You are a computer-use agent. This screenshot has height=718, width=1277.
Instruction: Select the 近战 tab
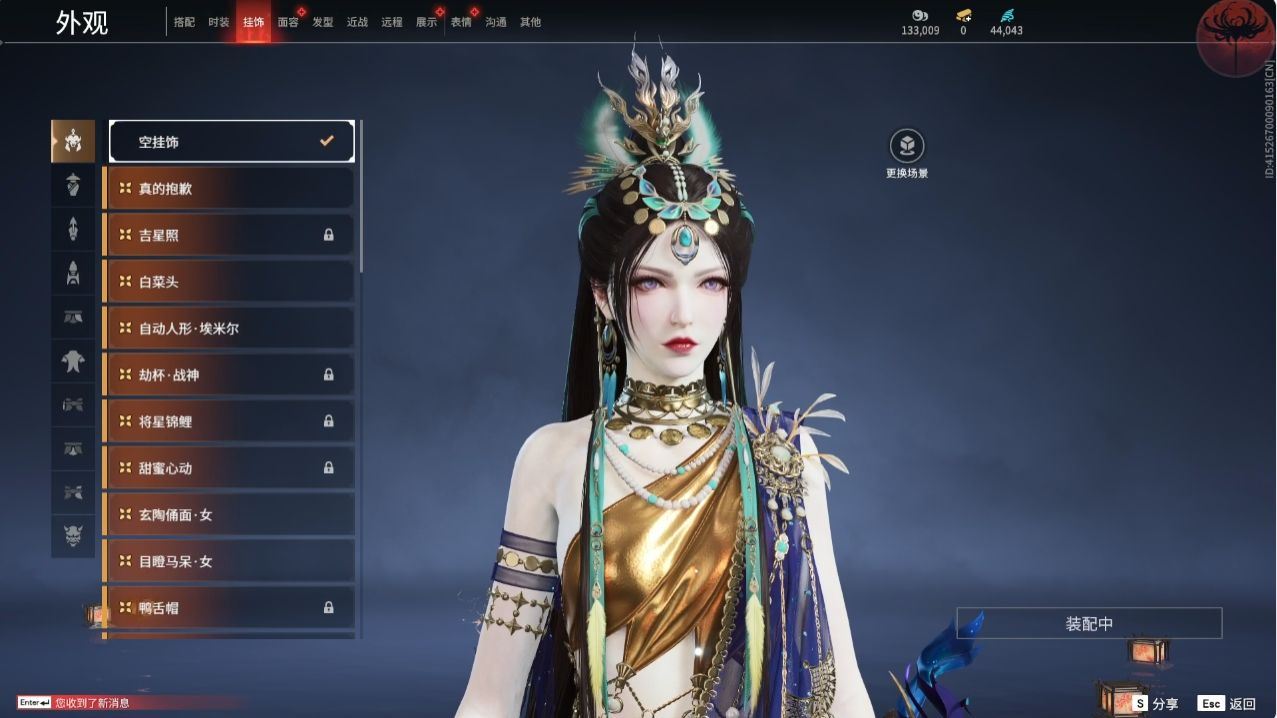(357, 22)
